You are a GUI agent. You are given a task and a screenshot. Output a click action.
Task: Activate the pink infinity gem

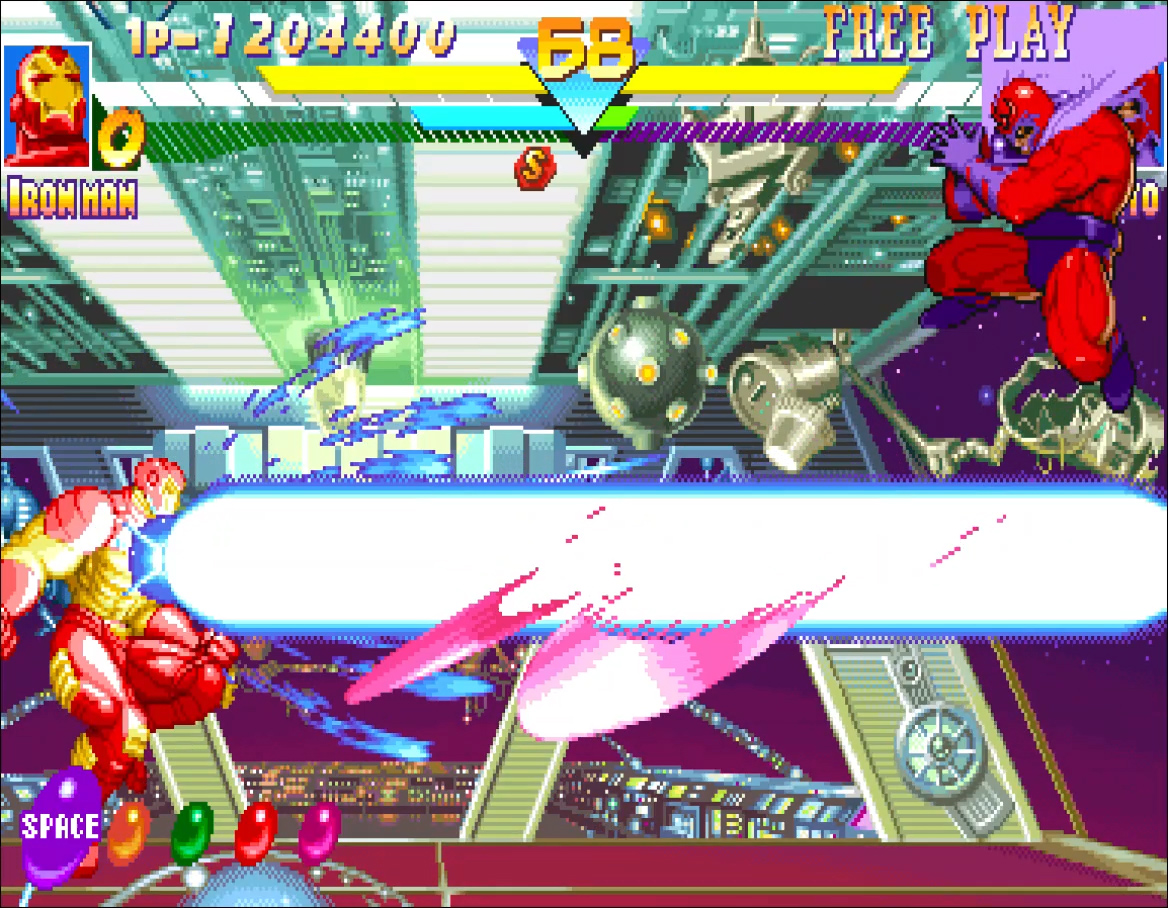320,830
